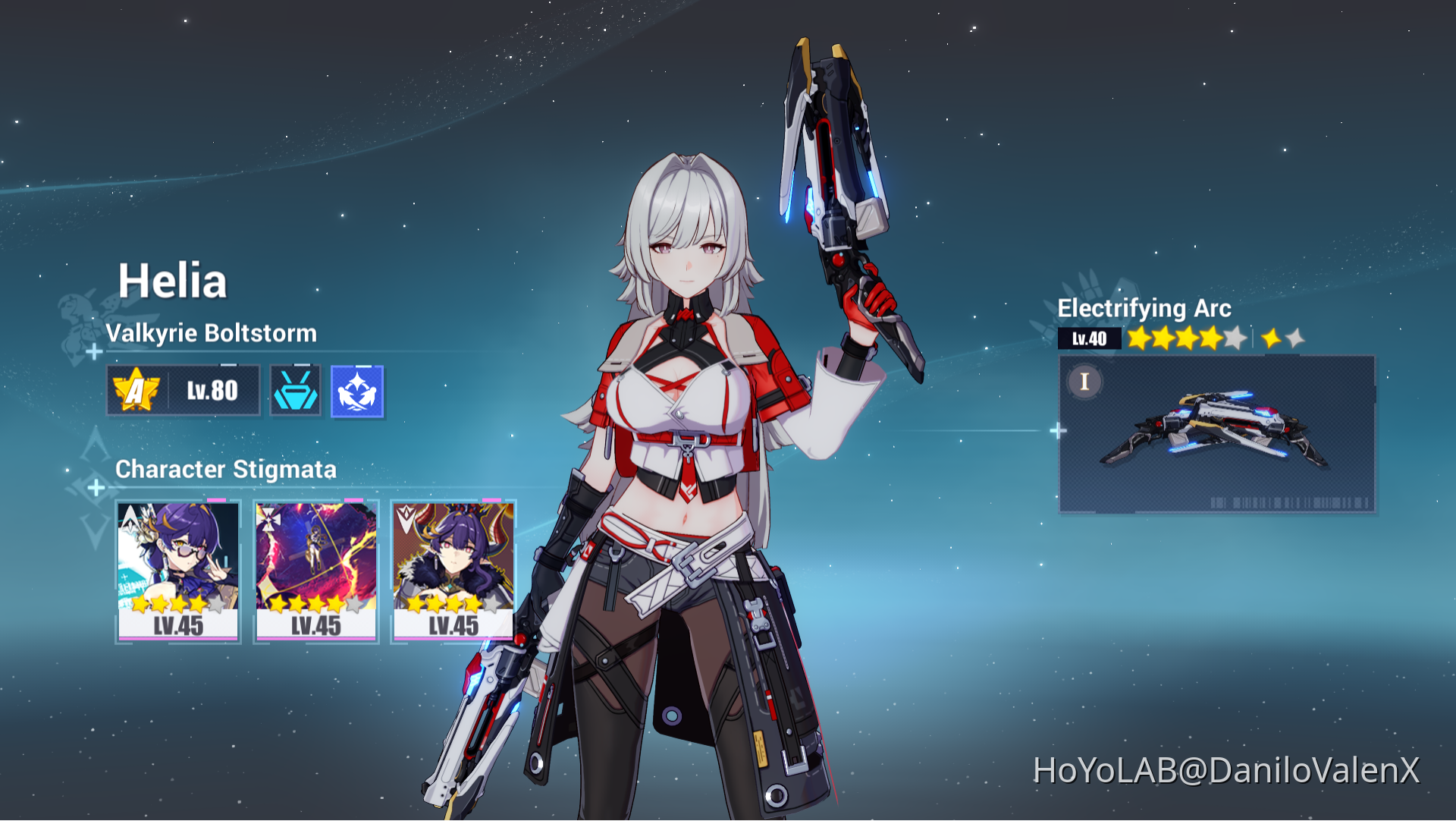
Task: Toggle the first stigmata slot selection
Action: point(178,569)
